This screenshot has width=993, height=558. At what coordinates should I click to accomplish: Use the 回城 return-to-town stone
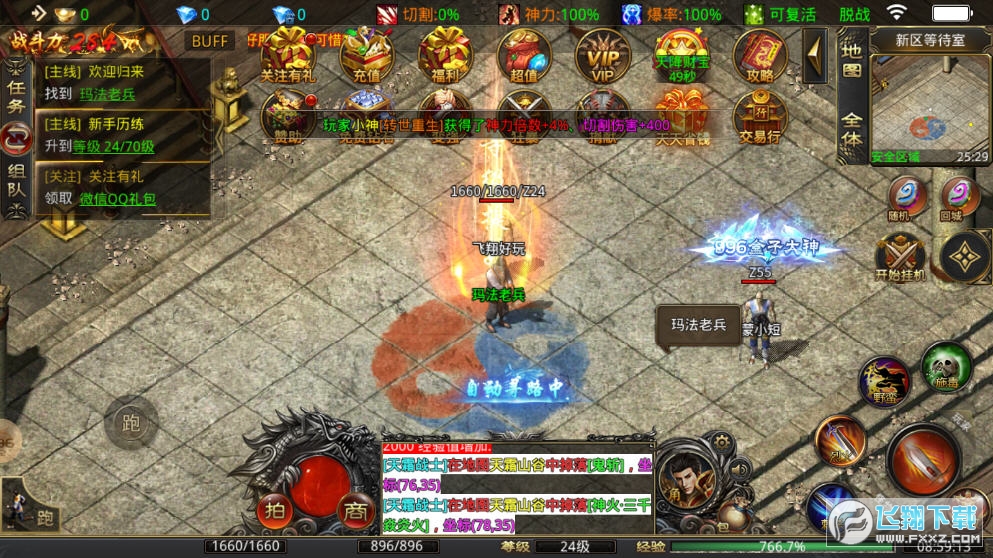(x=960, y=196)
